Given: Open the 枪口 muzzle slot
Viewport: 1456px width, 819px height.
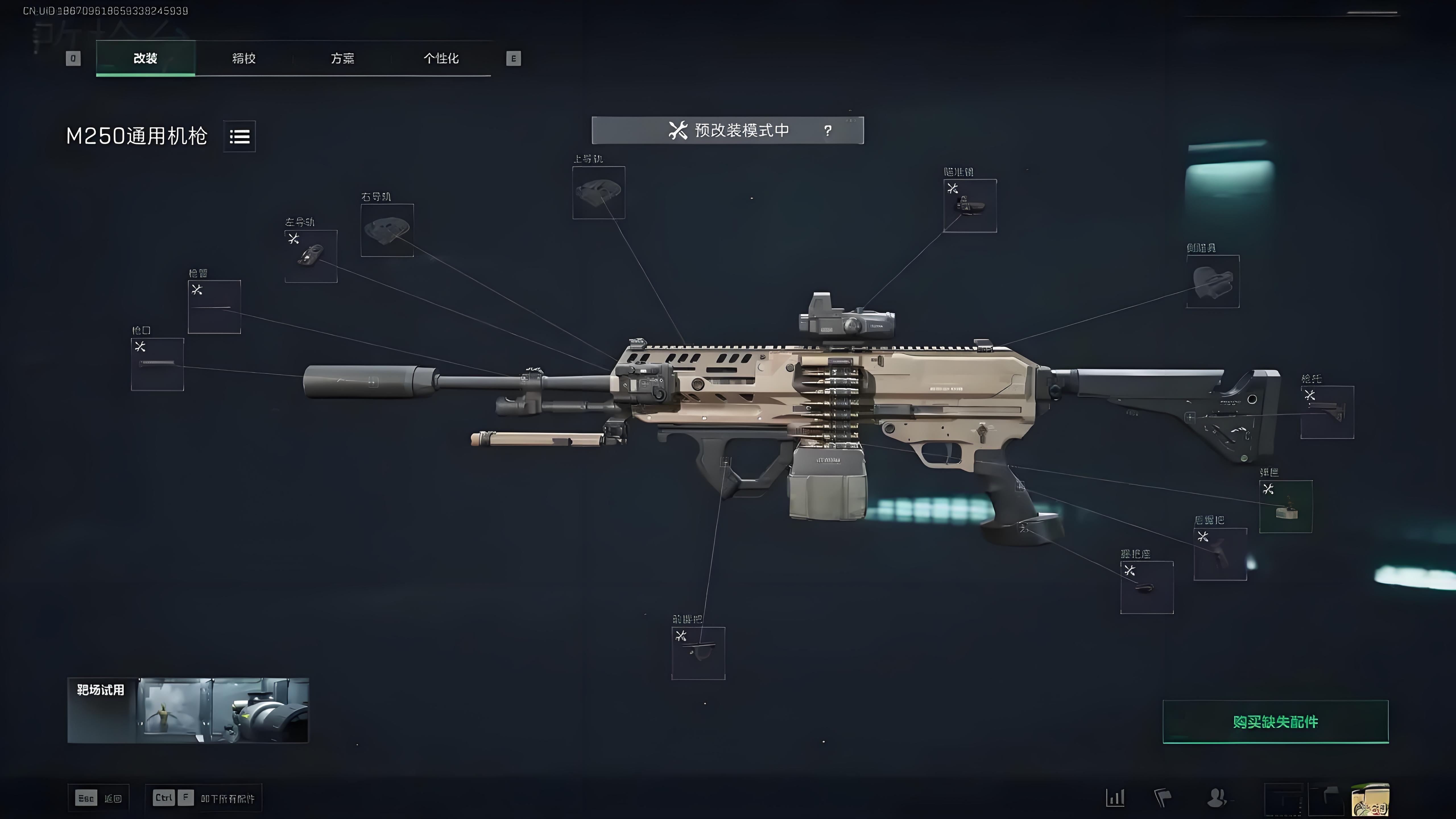Looking at the screenshot, I should [157, 364].
